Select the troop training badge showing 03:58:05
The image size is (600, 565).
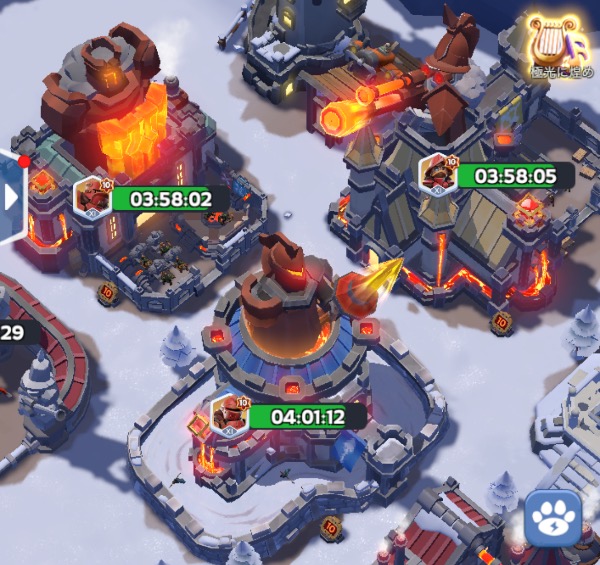(x=438, y=174)
